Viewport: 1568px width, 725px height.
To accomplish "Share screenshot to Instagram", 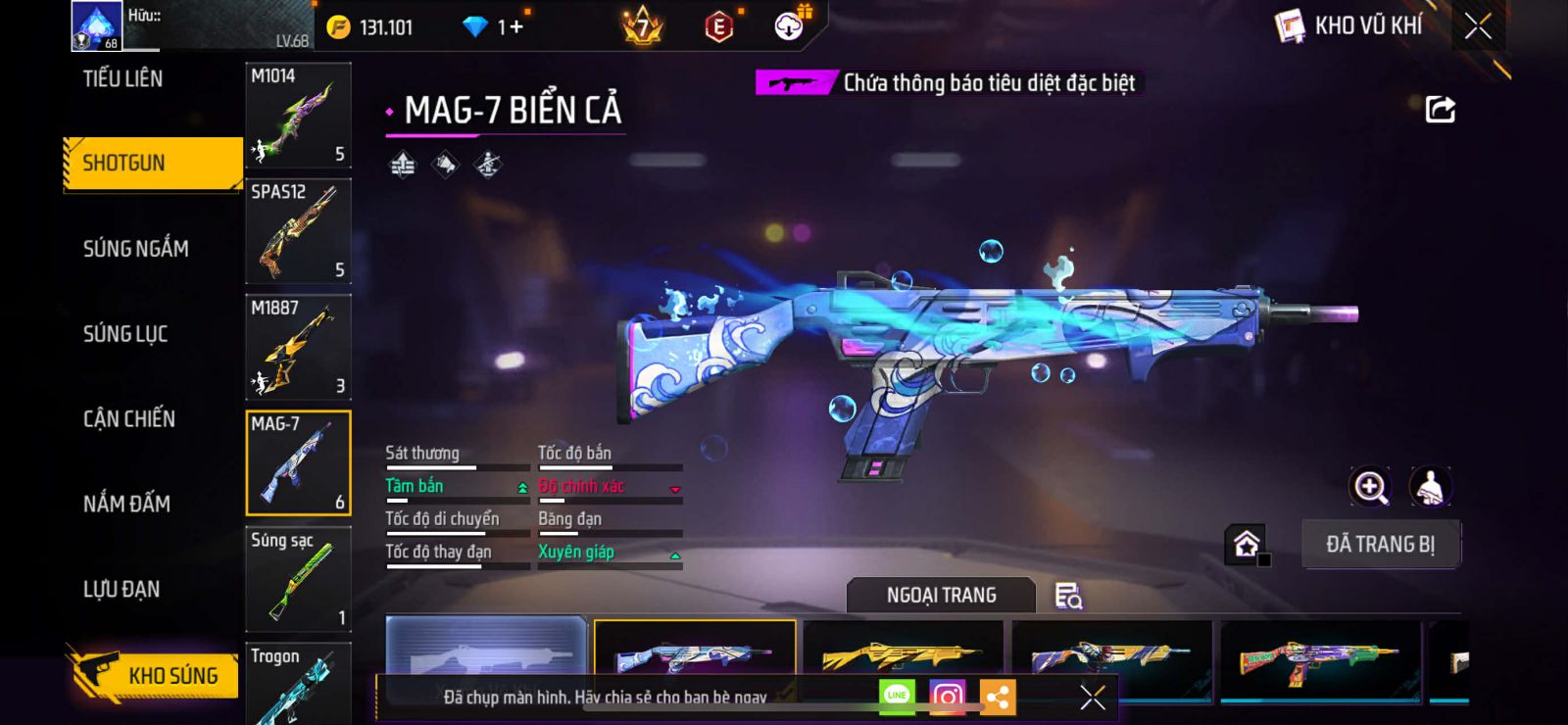I will coord(947,697).
